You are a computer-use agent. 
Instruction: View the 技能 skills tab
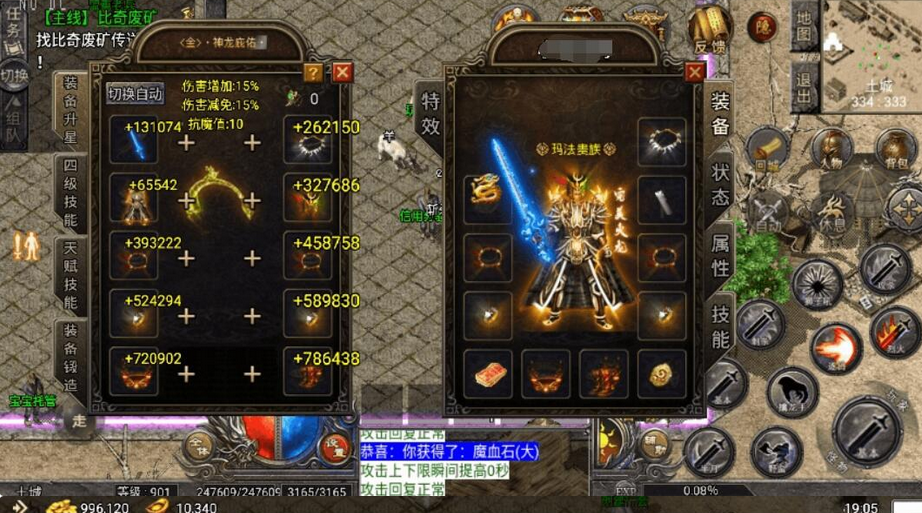click(x=720, y=327)
